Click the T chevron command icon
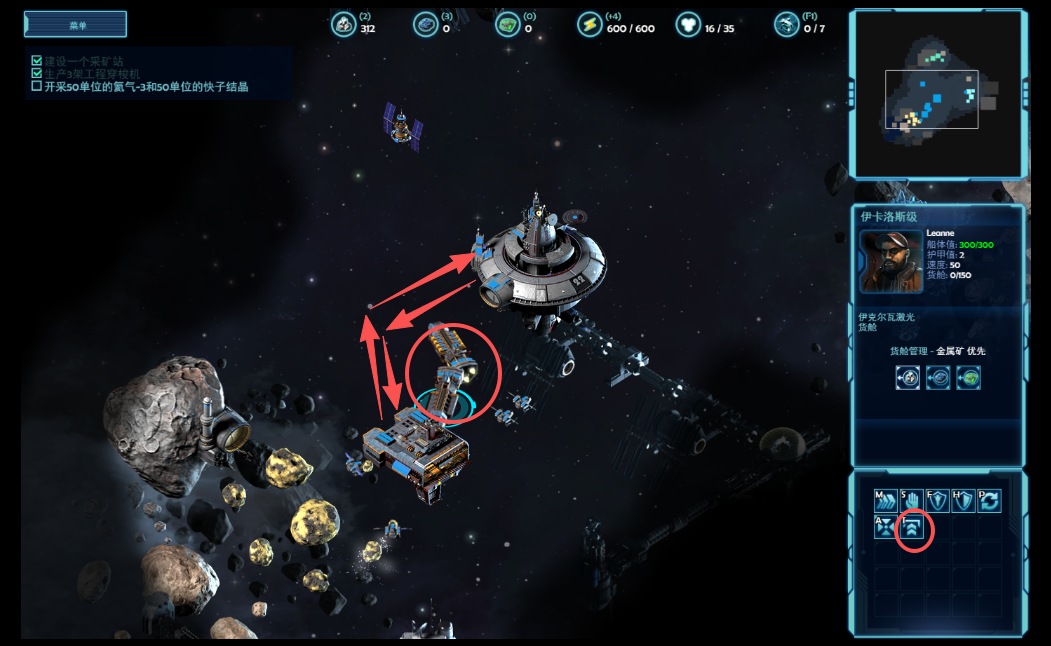This screenshot has width=1051, height=646. point(912,529)
